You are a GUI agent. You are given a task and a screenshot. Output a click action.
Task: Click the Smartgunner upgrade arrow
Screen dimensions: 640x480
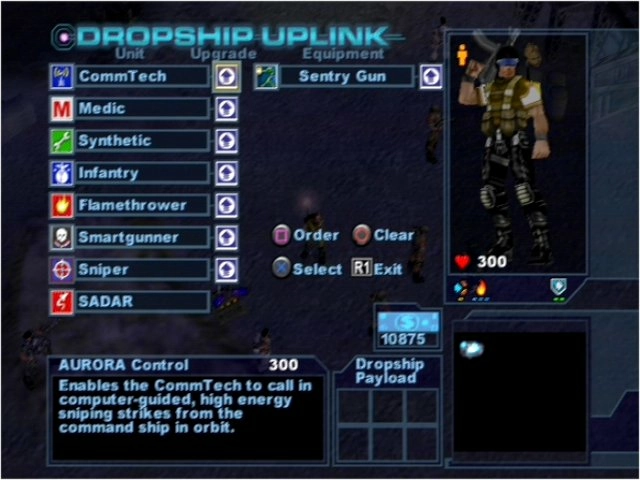(227, 237)
